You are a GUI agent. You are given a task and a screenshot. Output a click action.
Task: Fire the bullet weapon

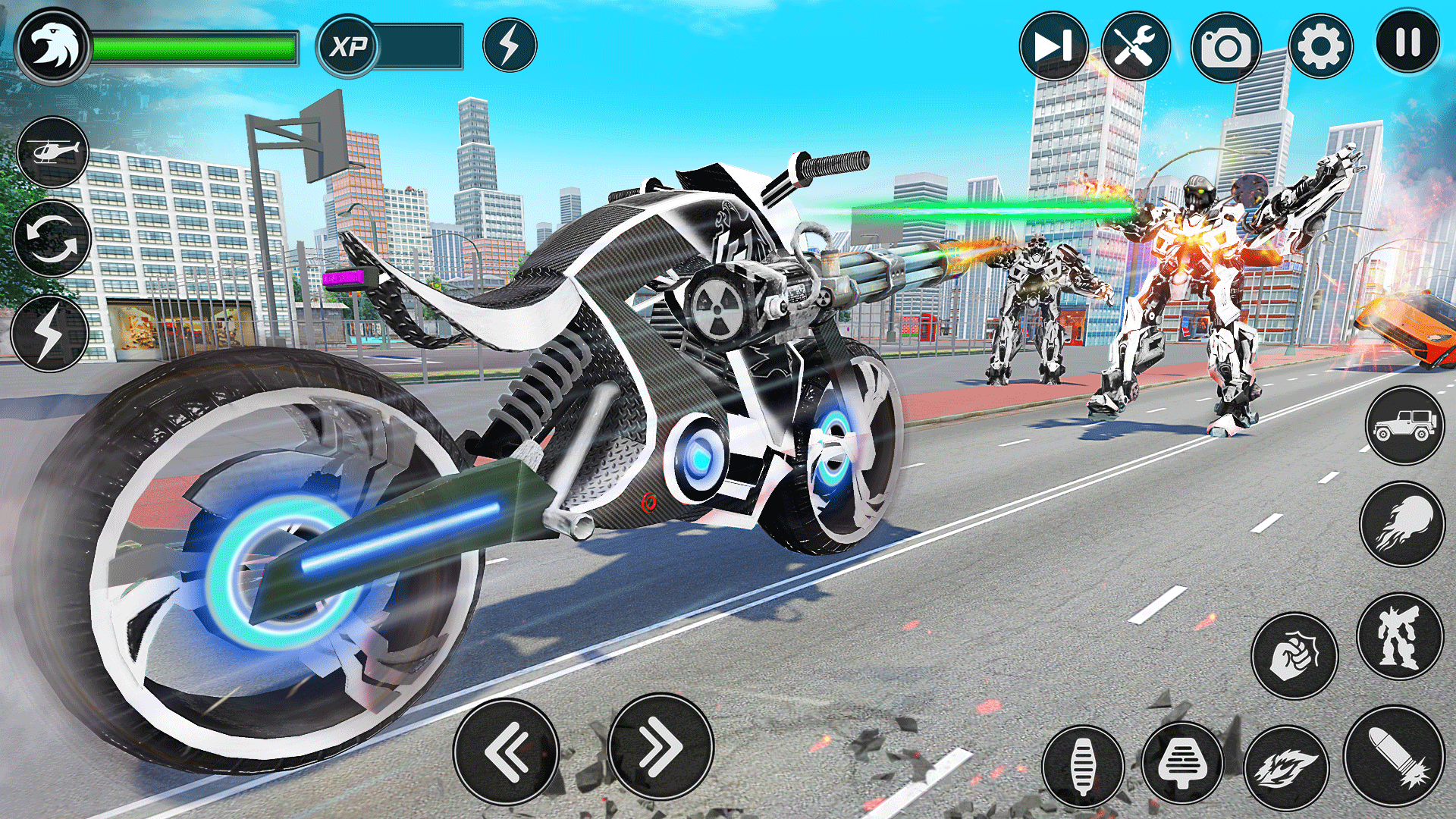click(x=1395, y=756)
